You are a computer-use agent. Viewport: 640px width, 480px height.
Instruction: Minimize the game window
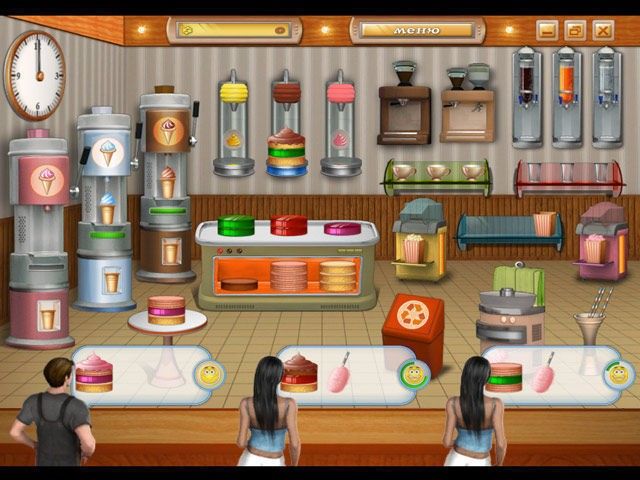(x=546, y=30)
